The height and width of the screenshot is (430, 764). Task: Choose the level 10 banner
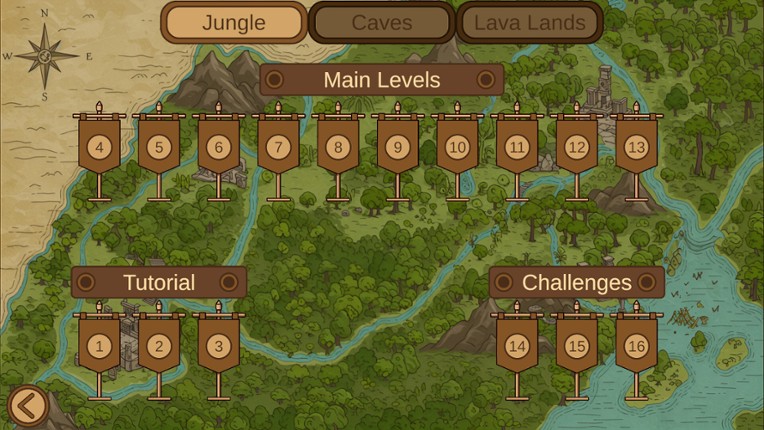[x=457, y=147]
